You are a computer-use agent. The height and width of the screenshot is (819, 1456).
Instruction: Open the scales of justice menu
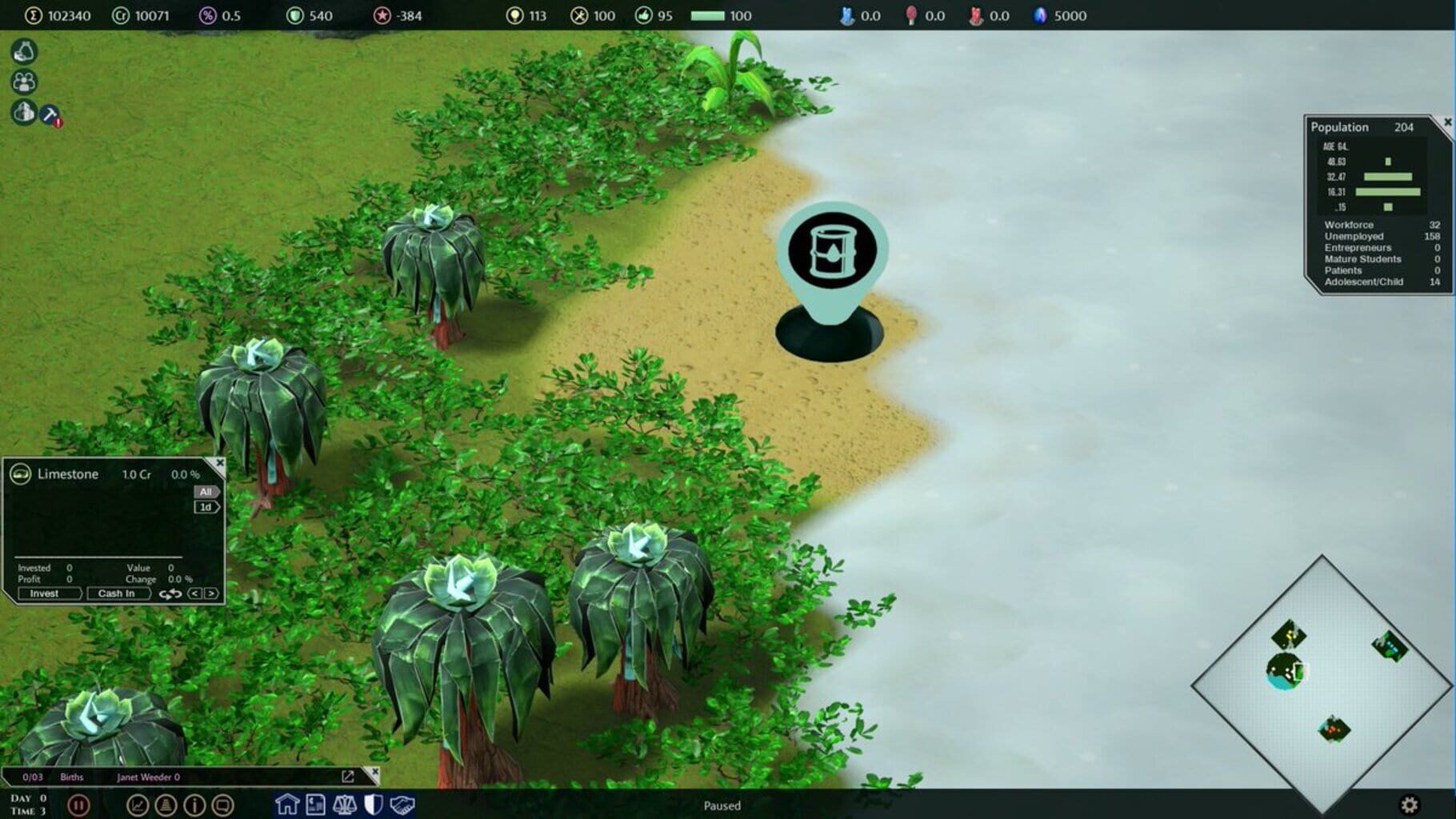[x=345, y=804]
